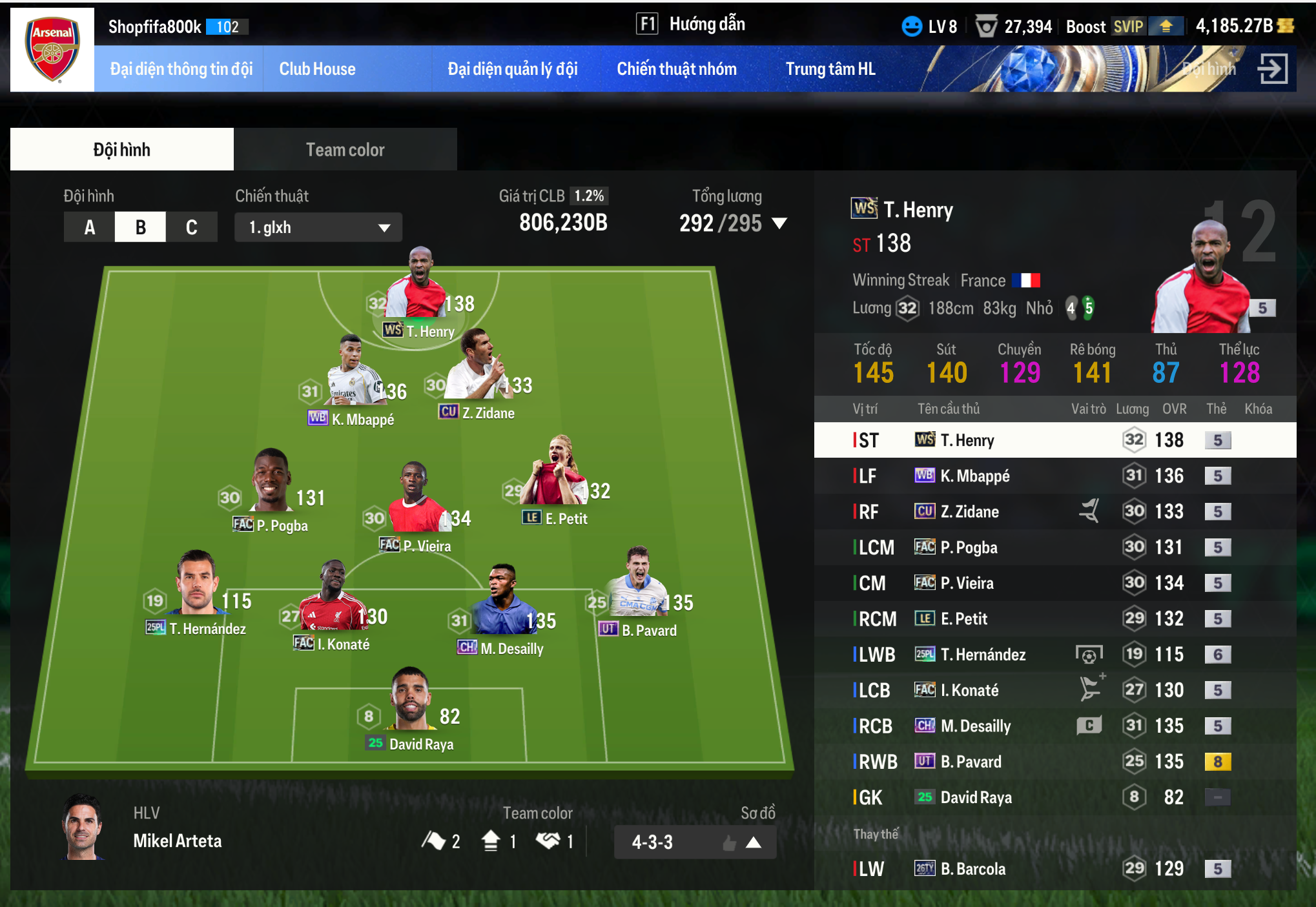
Task: Open Club House menu
Action: click(317, 69)
